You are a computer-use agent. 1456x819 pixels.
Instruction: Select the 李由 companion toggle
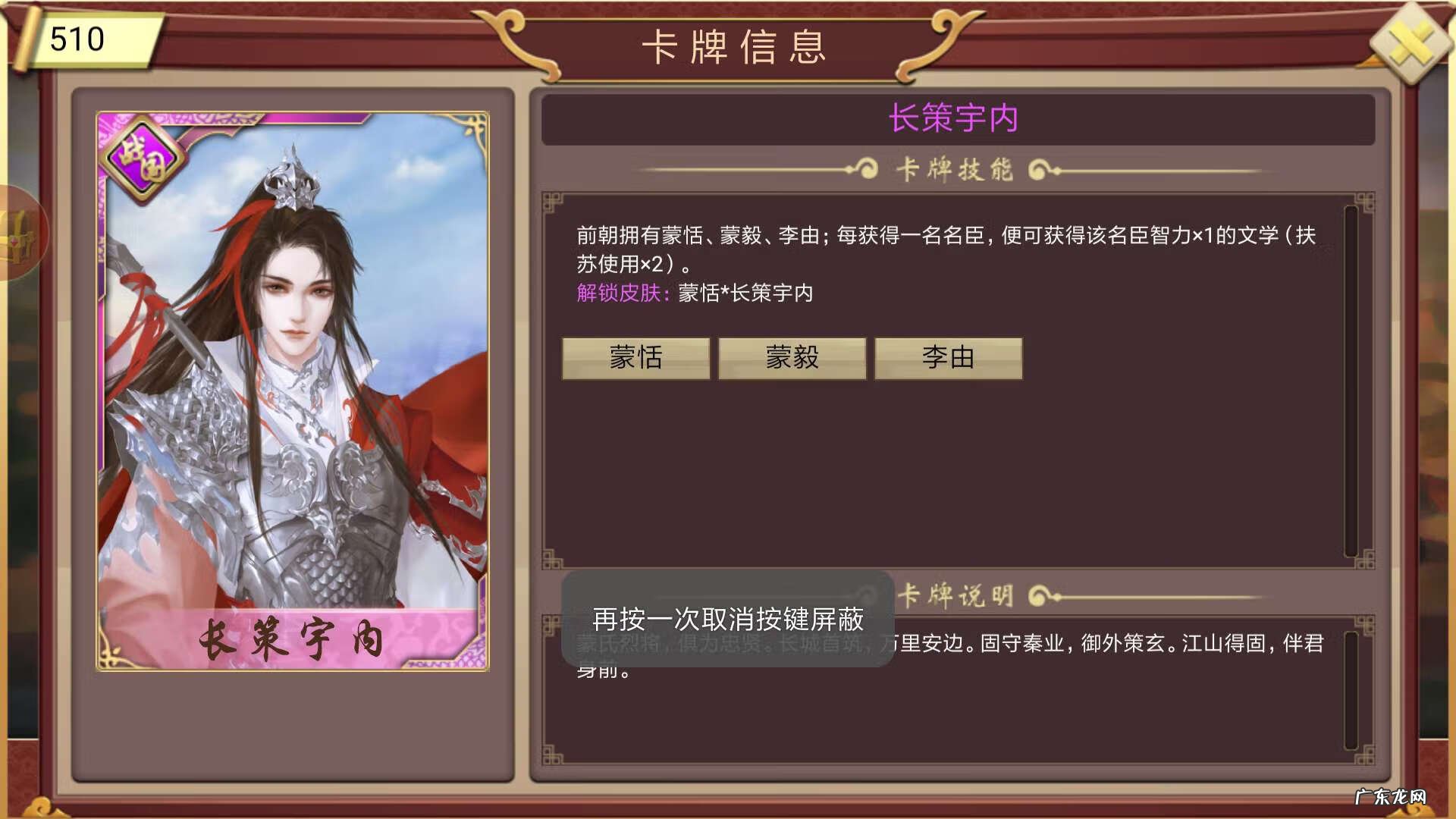949,359
